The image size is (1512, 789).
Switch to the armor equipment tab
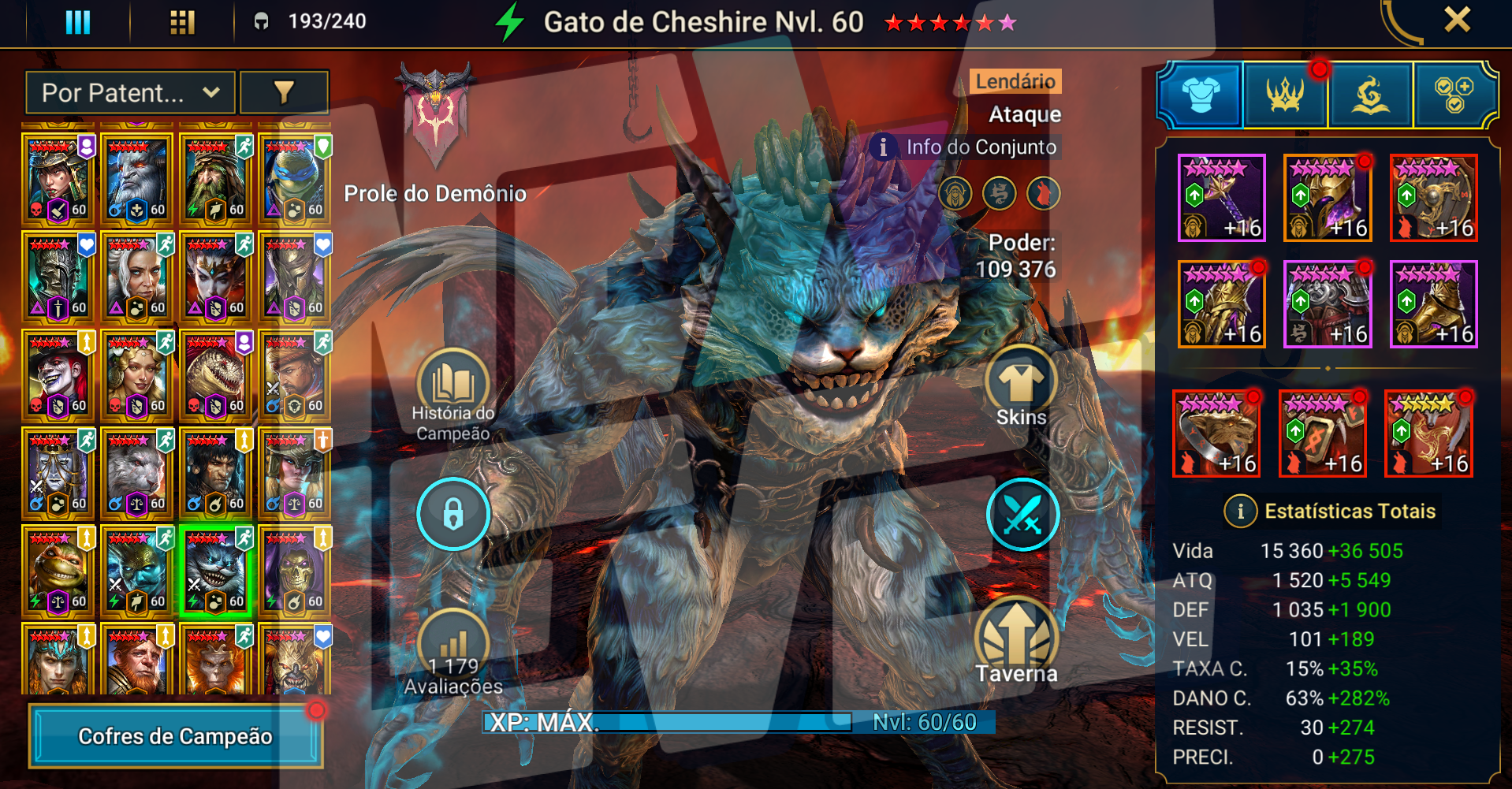1201,95
